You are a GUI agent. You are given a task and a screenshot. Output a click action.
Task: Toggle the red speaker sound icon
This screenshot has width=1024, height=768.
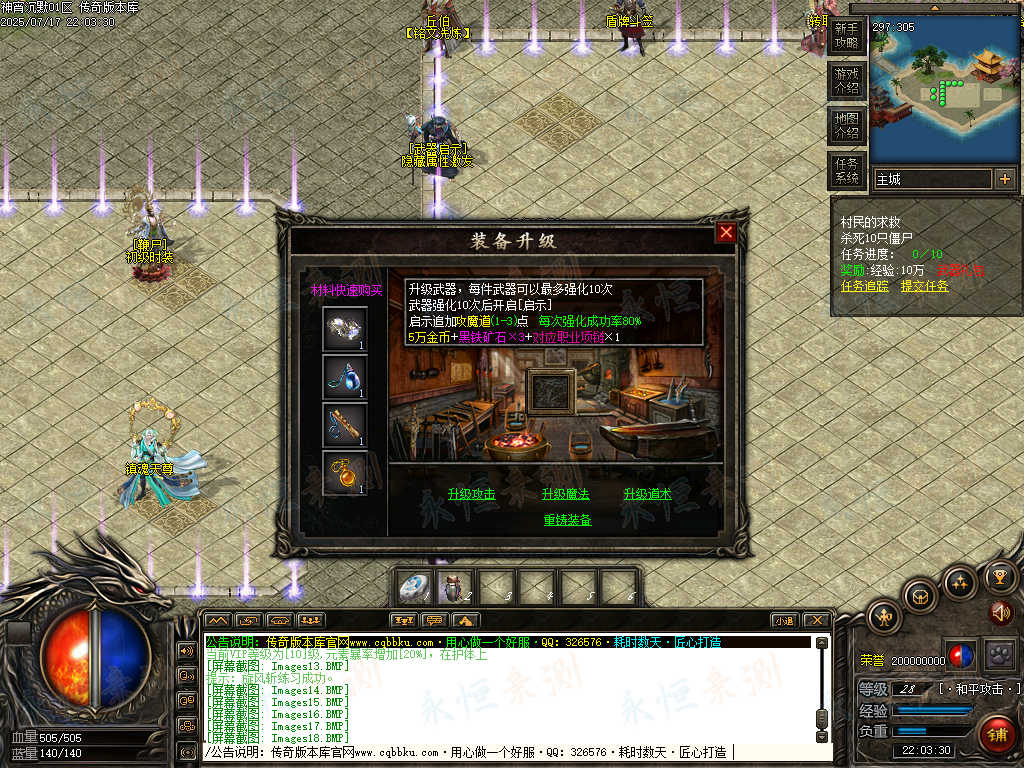point(999,612)
